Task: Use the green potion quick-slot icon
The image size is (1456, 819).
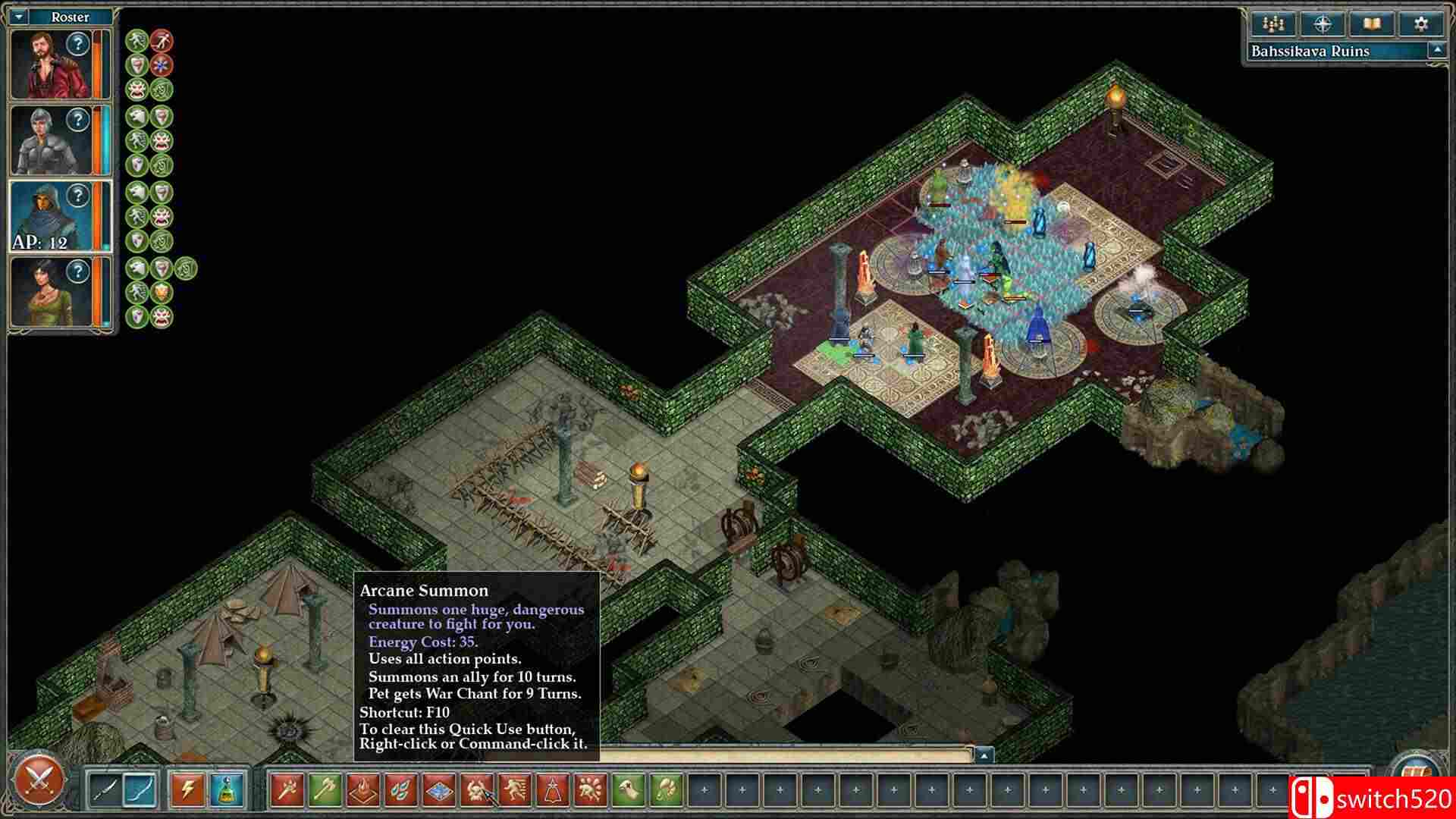Action: tap(227, 789)
